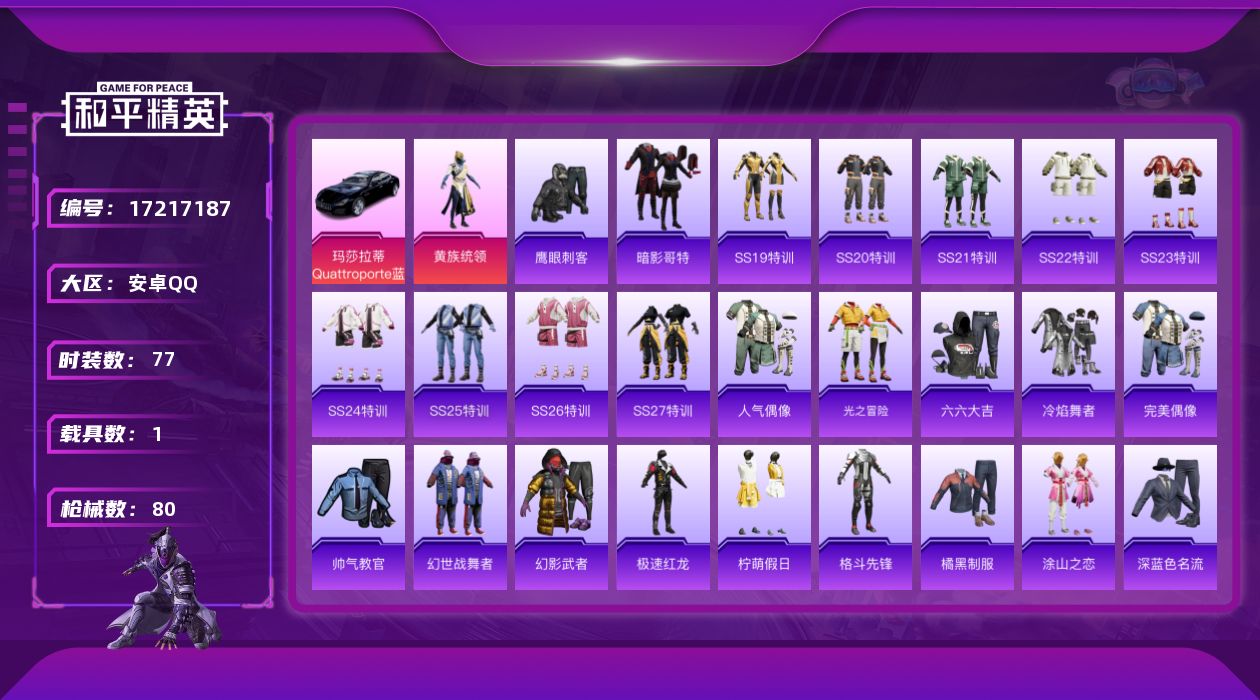This screenshot has height=700, width=1260.
Task: Select the SS23特训 red outfit tile
Action: (1170, 211)
